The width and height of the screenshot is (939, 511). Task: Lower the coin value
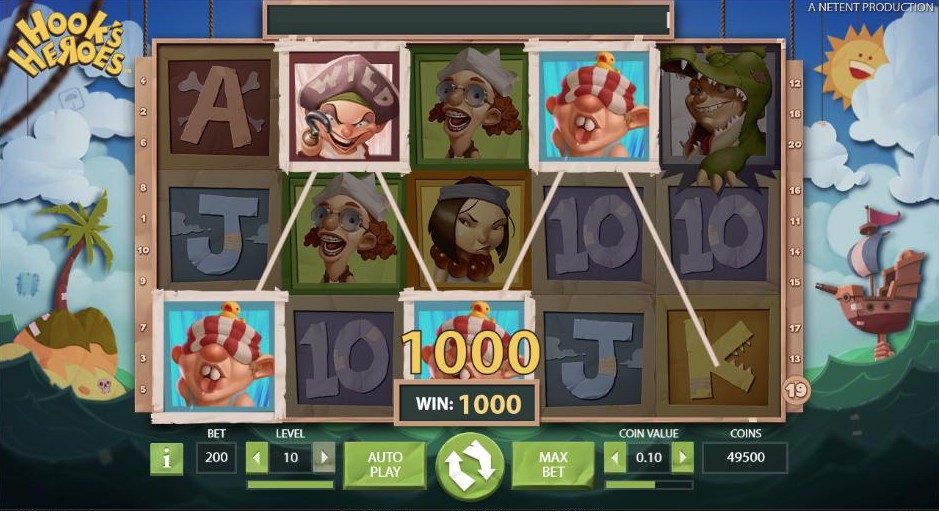pyautogui.click(x=616, y=459)
